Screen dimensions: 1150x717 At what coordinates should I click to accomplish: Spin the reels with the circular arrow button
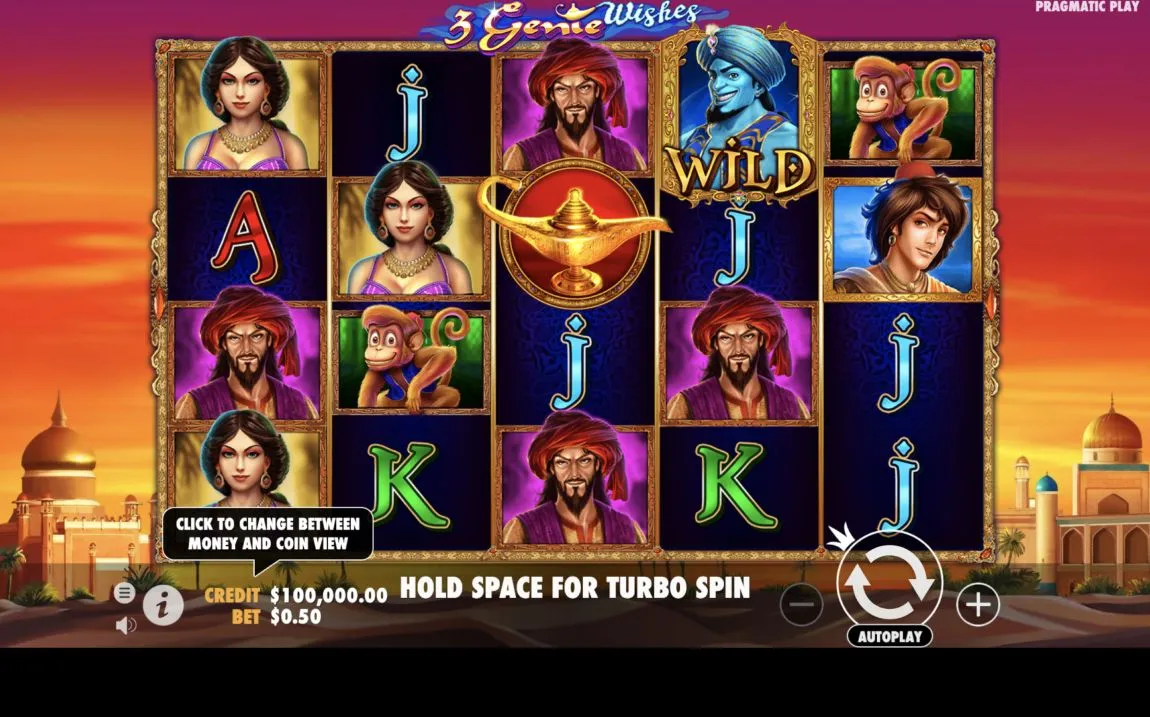[x=889, y=584]
